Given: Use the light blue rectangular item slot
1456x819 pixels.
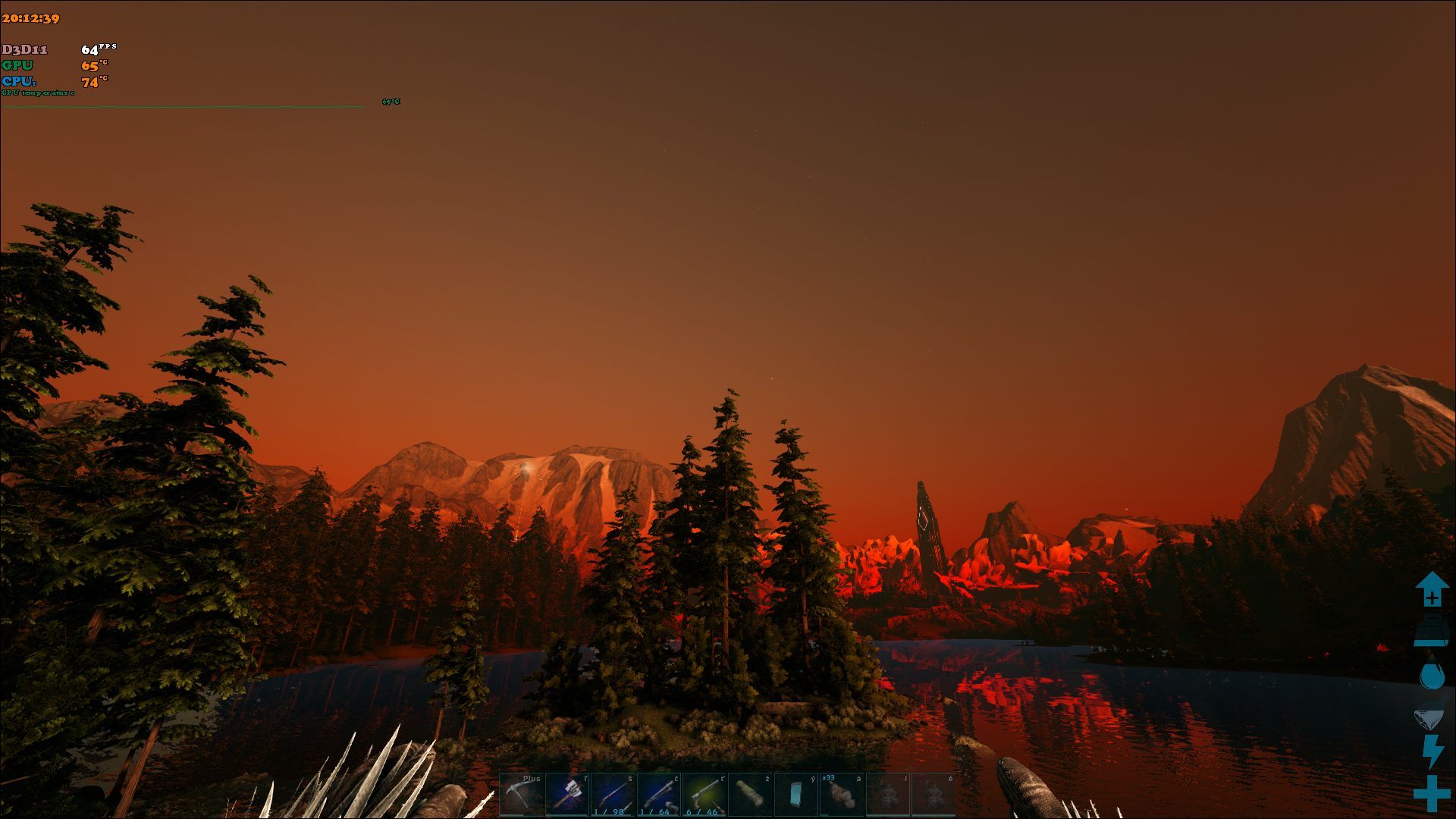Looking at the screenshot, I should click(x=795, y=795).
